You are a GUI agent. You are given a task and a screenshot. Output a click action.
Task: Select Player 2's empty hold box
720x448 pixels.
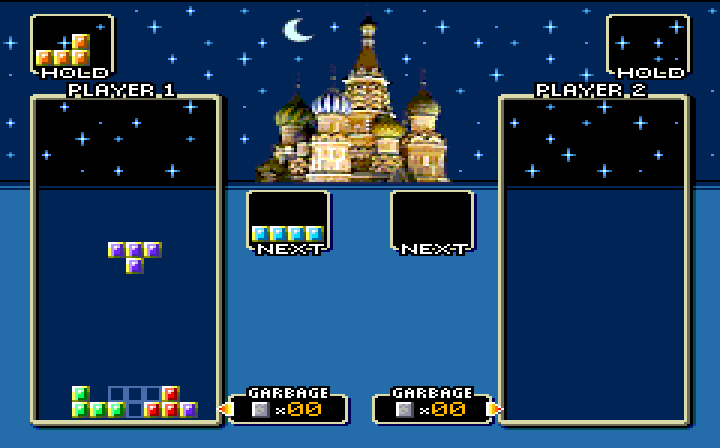click(x=647, y=44)
